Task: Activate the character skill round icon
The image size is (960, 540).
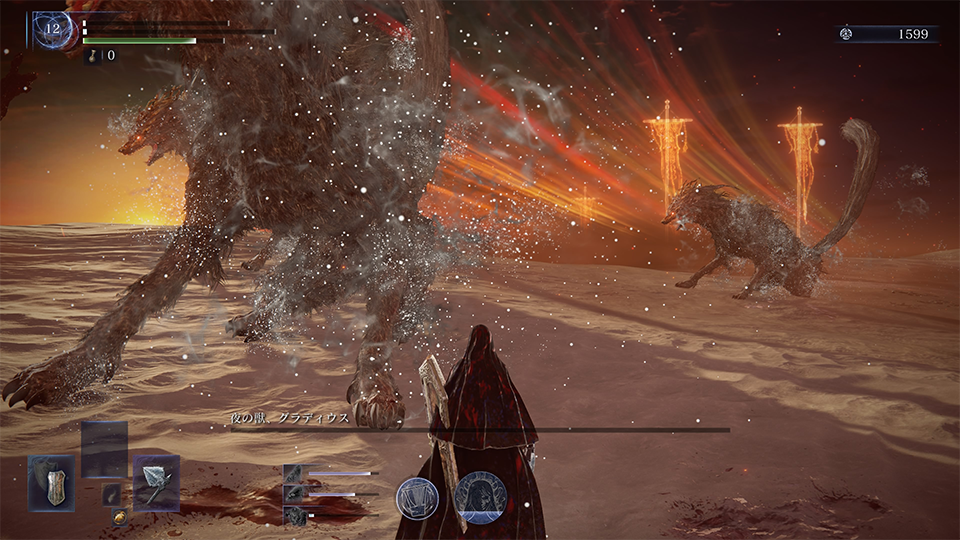Action: 416,497
